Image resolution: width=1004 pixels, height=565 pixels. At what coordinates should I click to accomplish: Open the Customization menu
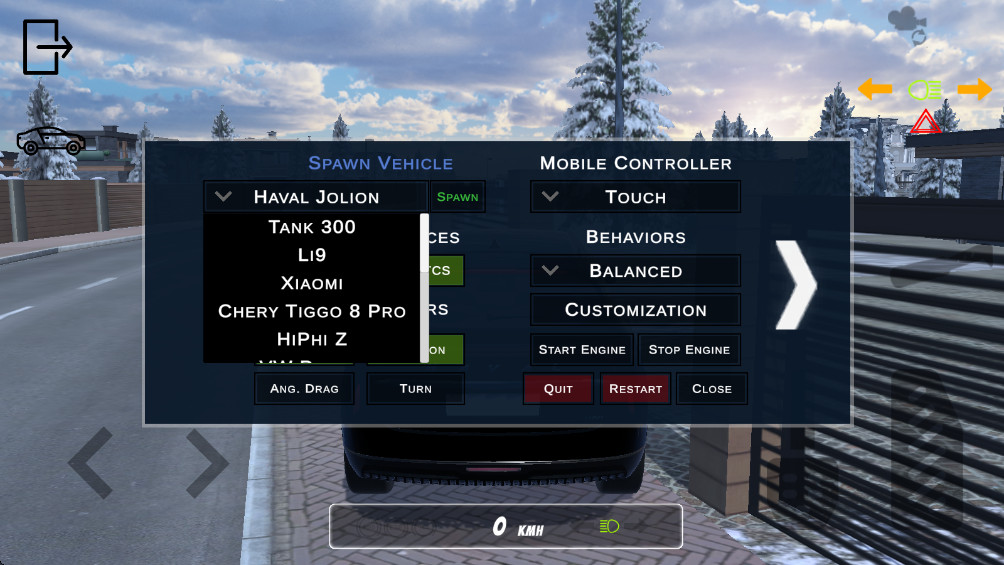point(635,310)
